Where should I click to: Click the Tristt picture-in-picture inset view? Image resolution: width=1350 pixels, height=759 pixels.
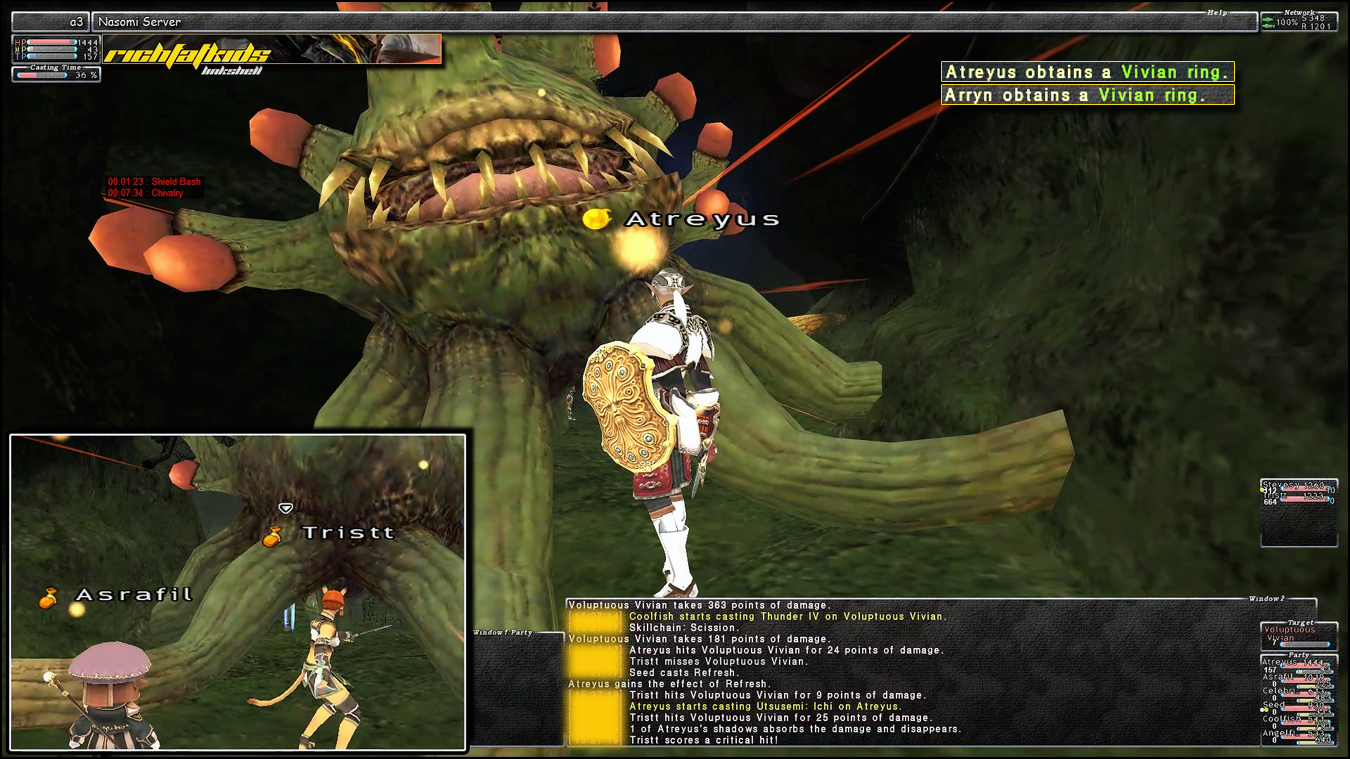pos(238,592)
